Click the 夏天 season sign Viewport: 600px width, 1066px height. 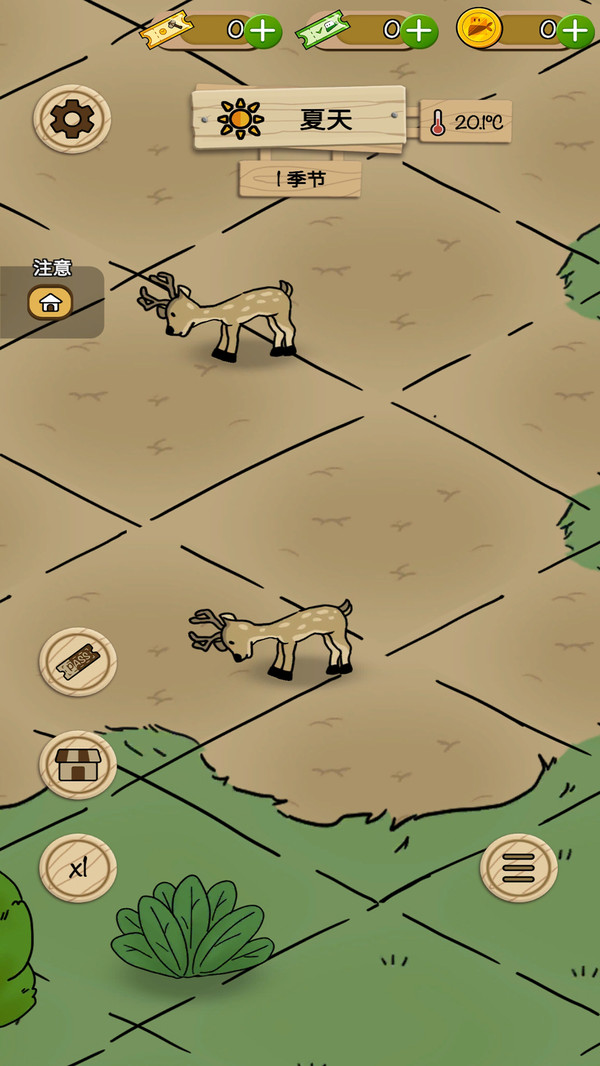coord(299,119)
